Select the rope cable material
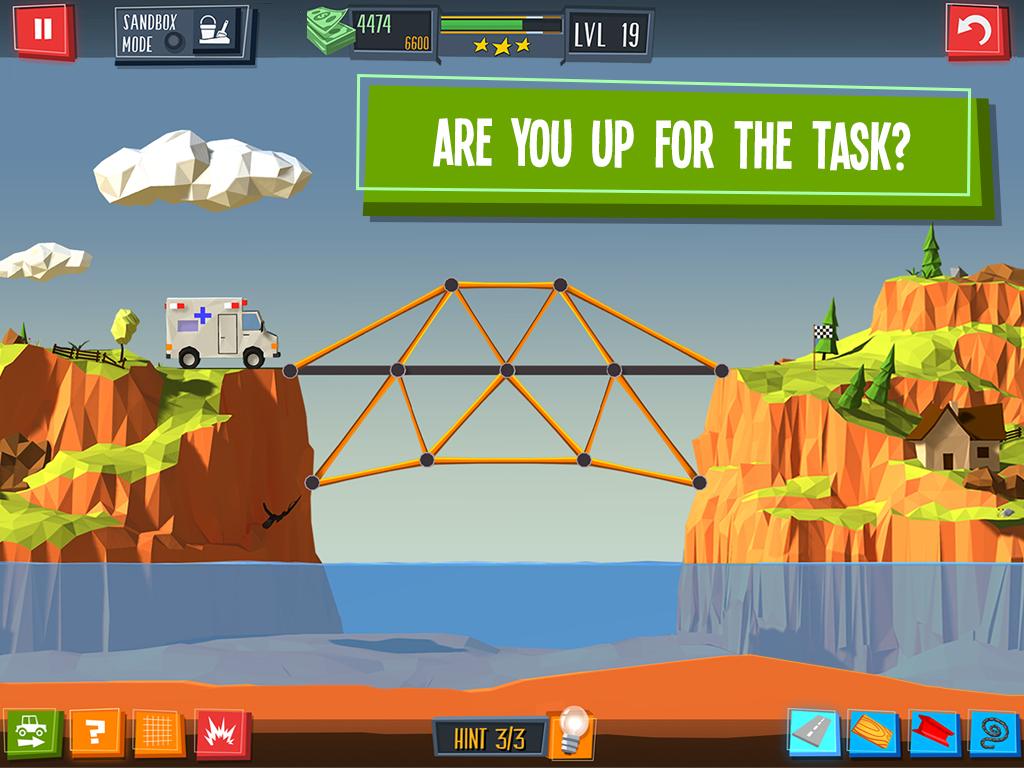The height and width of the screenshot is (768, 1024). [994, 734]
